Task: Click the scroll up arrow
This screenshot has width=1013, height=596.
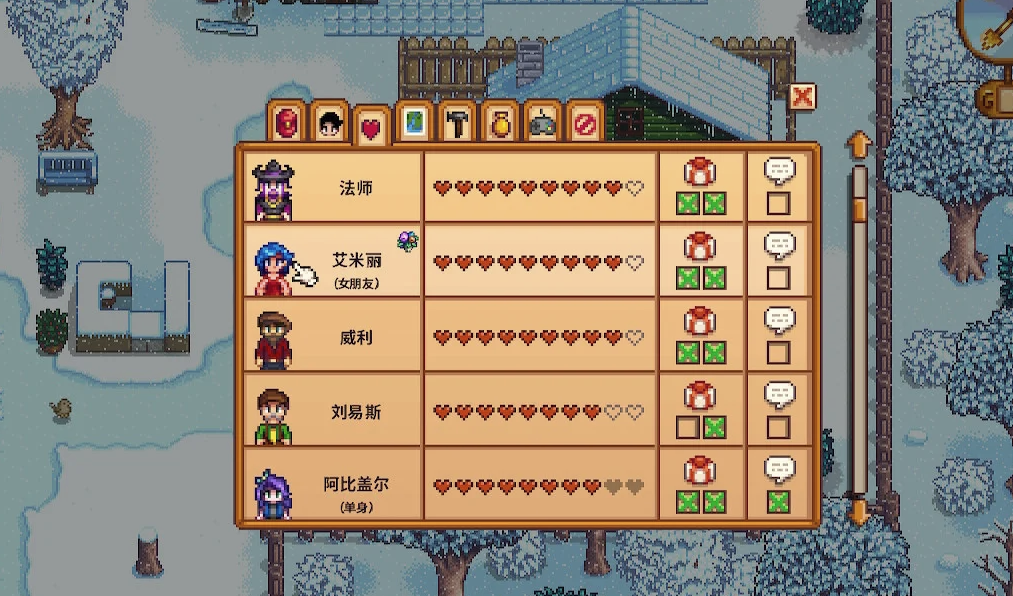Action: click(859, 146)
